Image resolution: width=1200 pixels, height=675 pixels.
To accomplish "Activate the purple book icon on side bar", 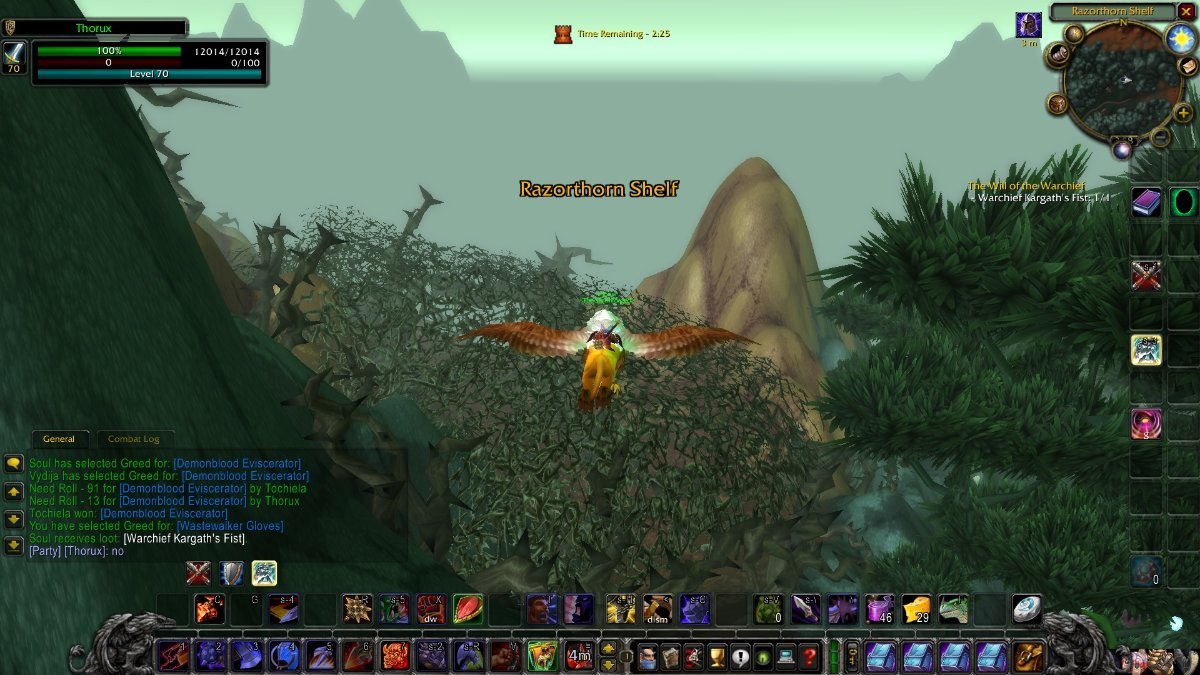I will (1146, 203).
